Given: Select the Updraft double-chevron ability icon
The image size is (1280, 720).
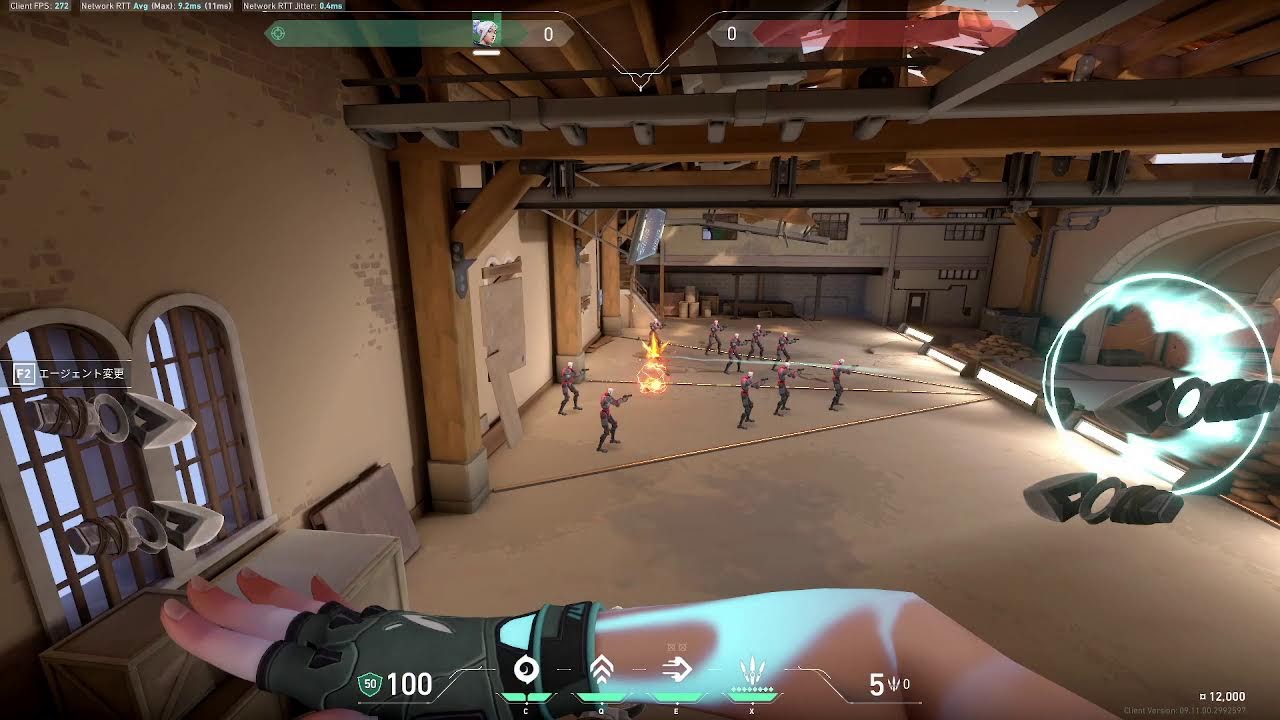Looking at the screenshot, I should (601, 670).
